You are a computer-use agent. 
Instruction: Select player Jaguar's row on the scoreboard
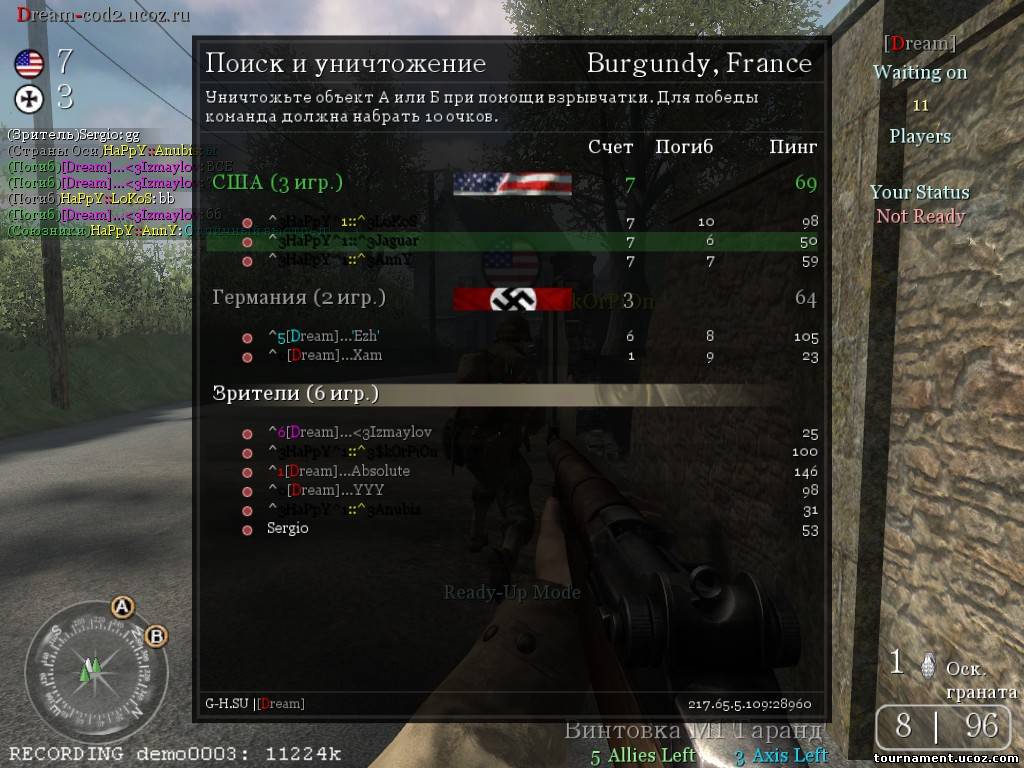pos(510,241)
